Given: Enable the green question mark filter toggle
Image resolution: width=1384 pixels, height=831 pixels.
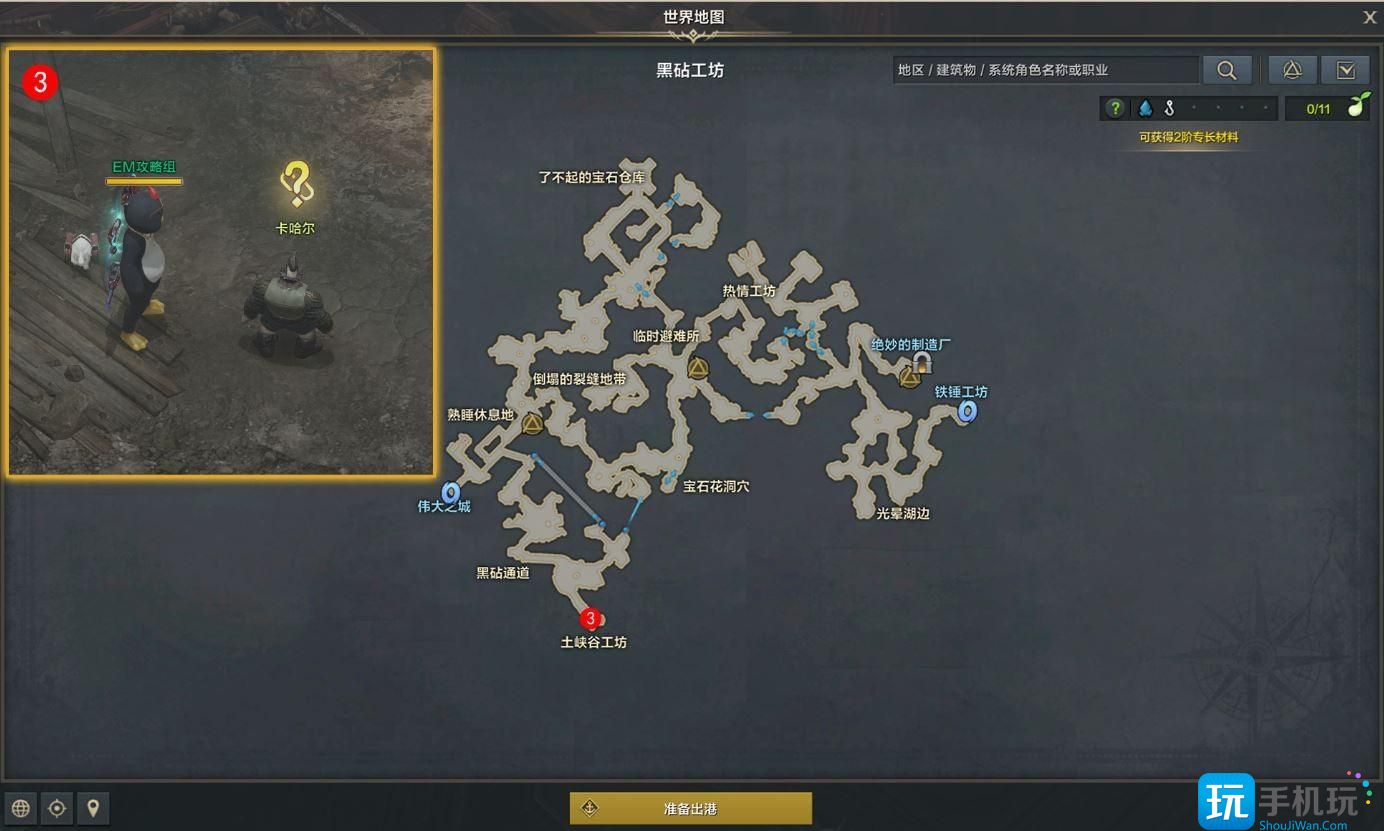Looking at the screenshot, I should pos(1113,108).
